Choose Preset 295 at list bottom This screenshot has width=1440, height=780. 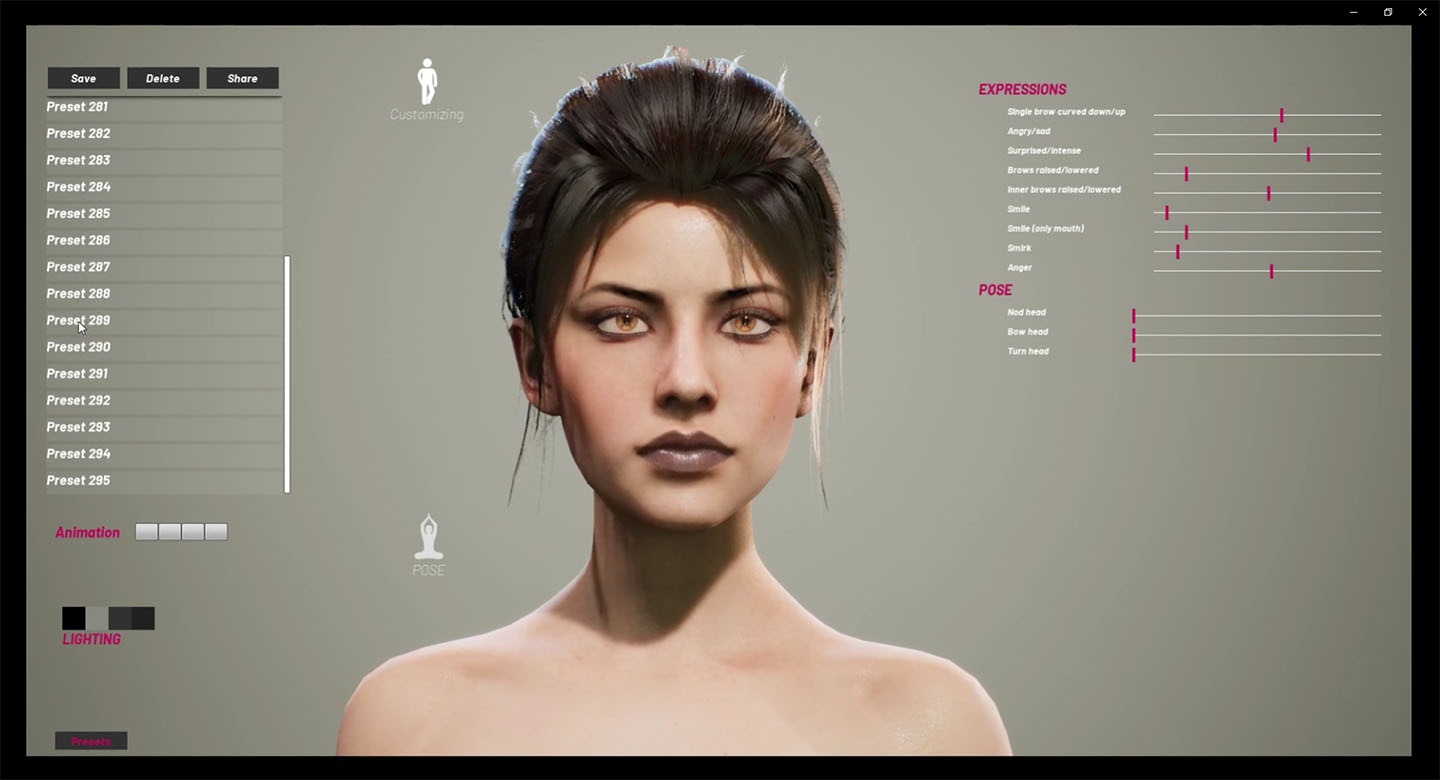[x=79, y=481]
